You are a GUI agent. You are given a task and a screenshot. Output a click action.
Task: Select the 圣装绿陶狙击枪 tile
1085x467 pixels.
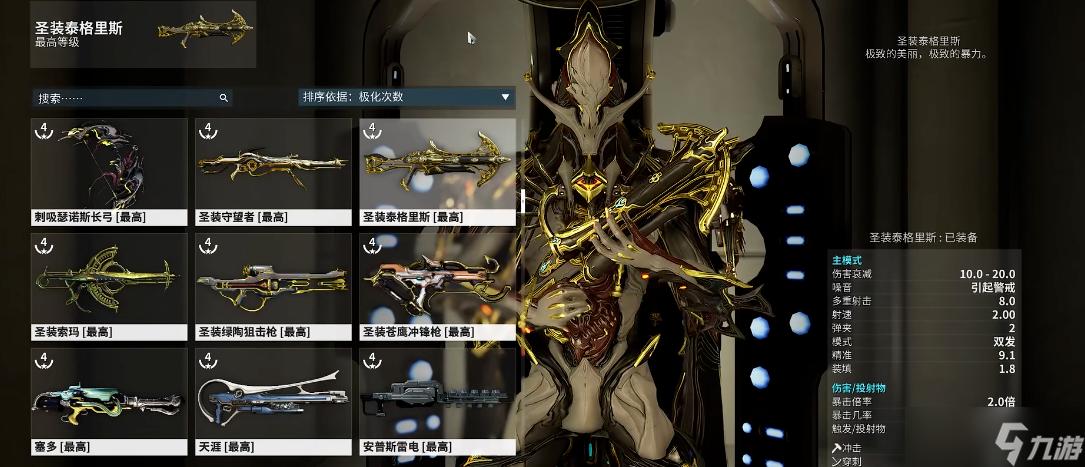point(273,285)
